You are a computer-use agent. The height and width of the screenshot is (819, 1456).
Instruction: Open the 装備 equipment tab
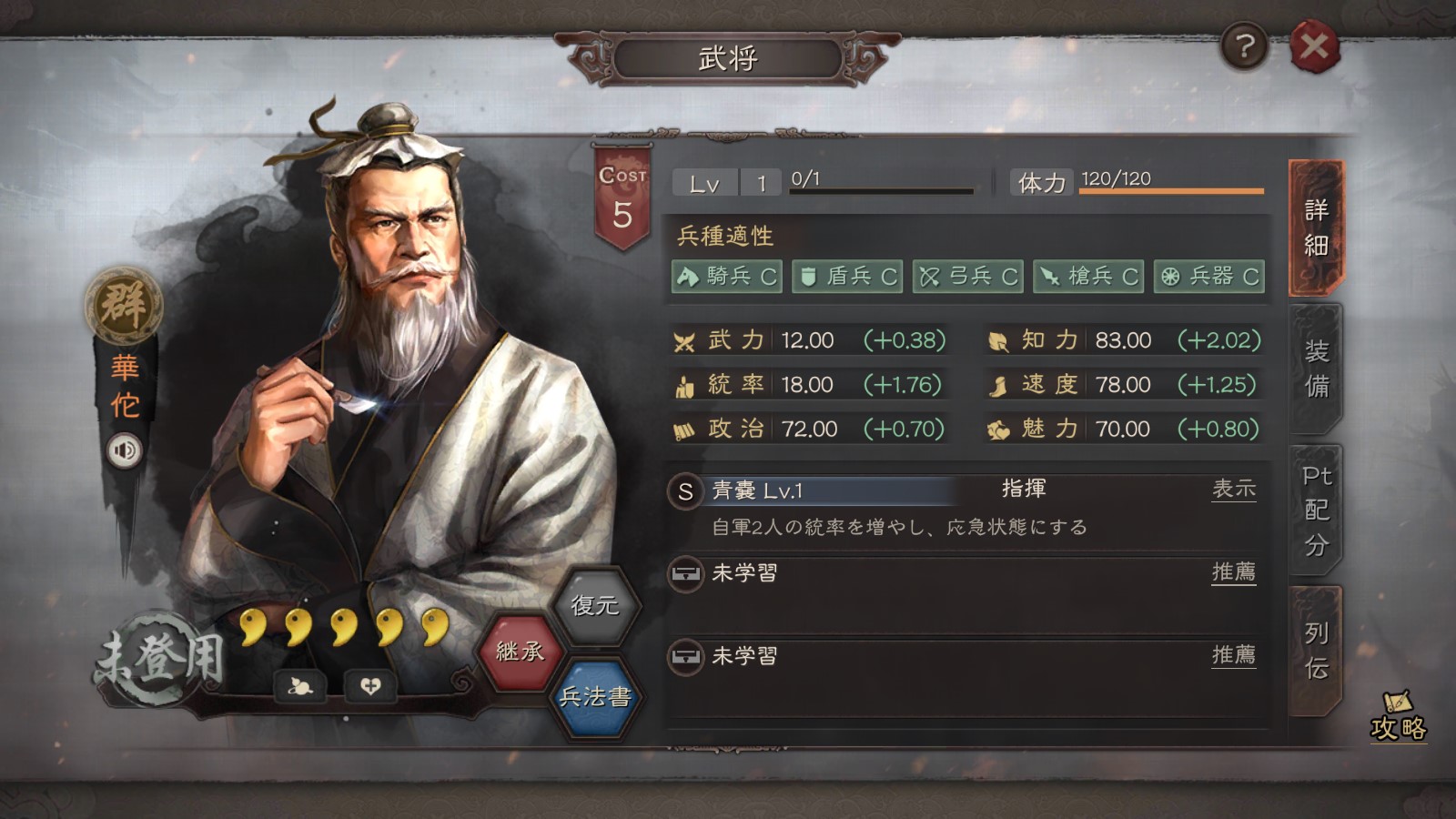coord(1316,369)
